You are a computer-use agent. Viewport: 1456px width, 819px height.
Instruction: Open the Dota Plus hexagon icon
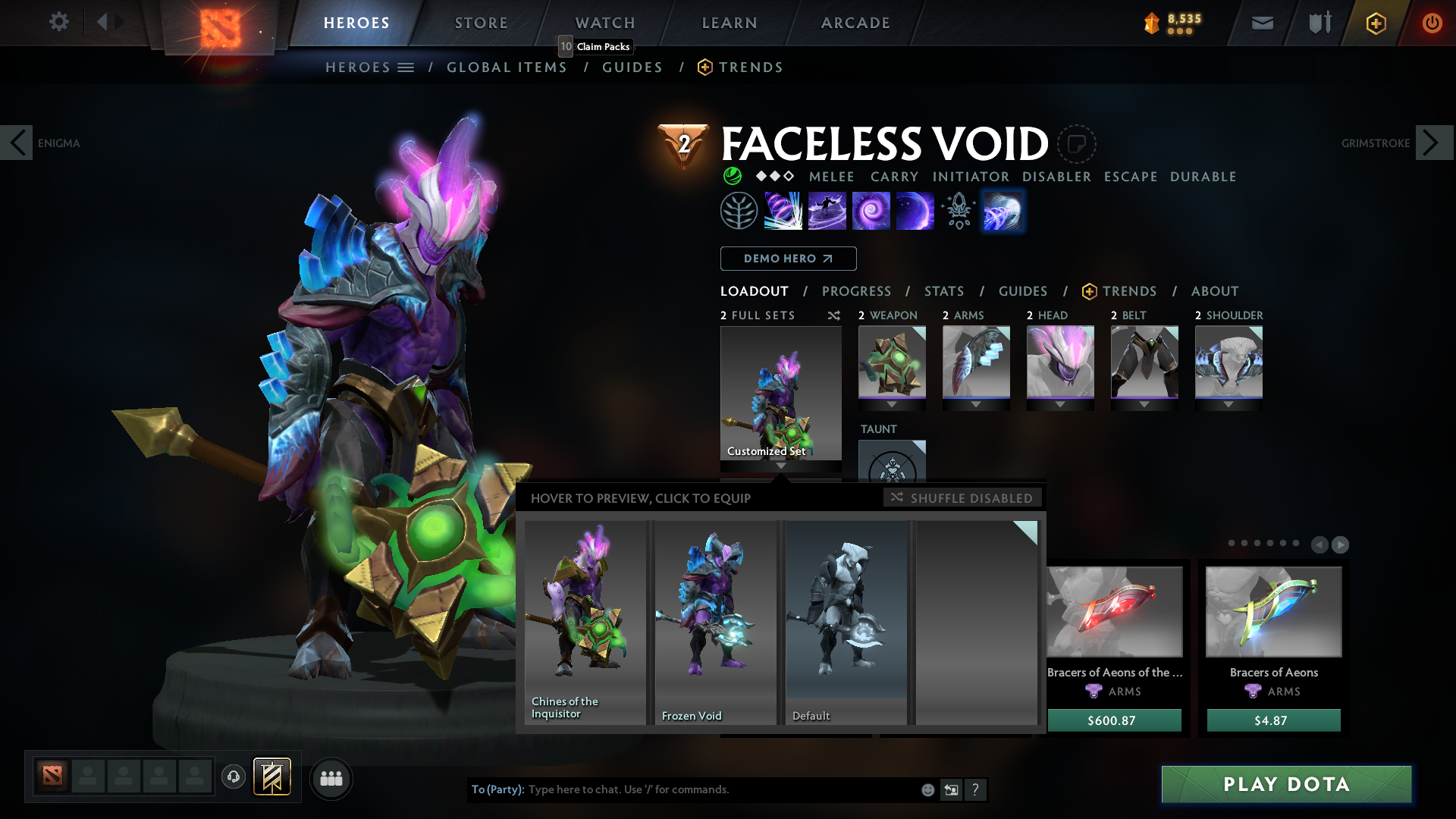tap(1375, 23)
